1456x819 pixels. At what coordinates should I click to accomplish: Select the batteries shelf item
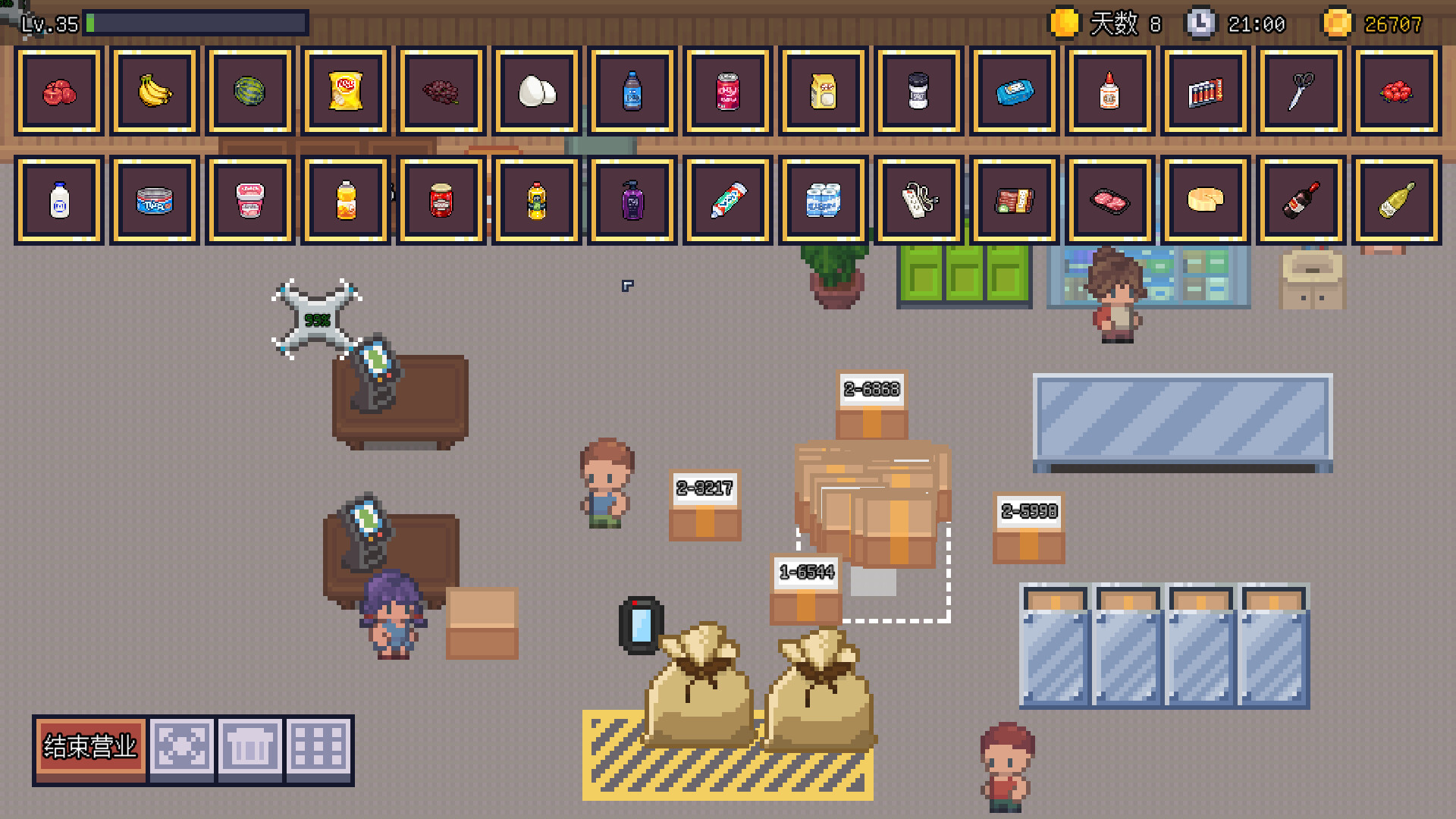pyautogui.click(x=1205, y=91)
